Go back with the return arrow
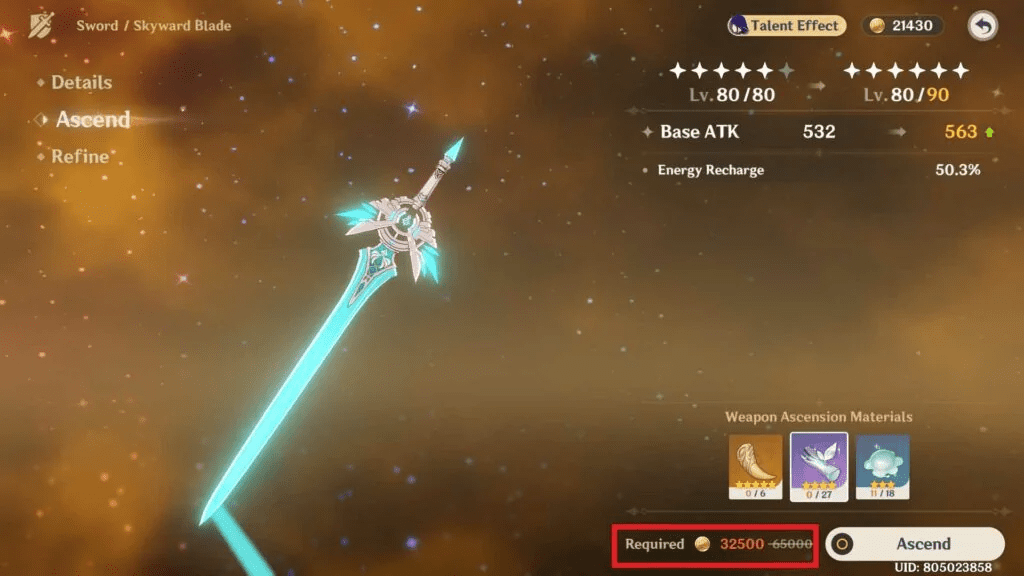The width and height of the screenshot is (1024, 576). [x=983, y=27]
